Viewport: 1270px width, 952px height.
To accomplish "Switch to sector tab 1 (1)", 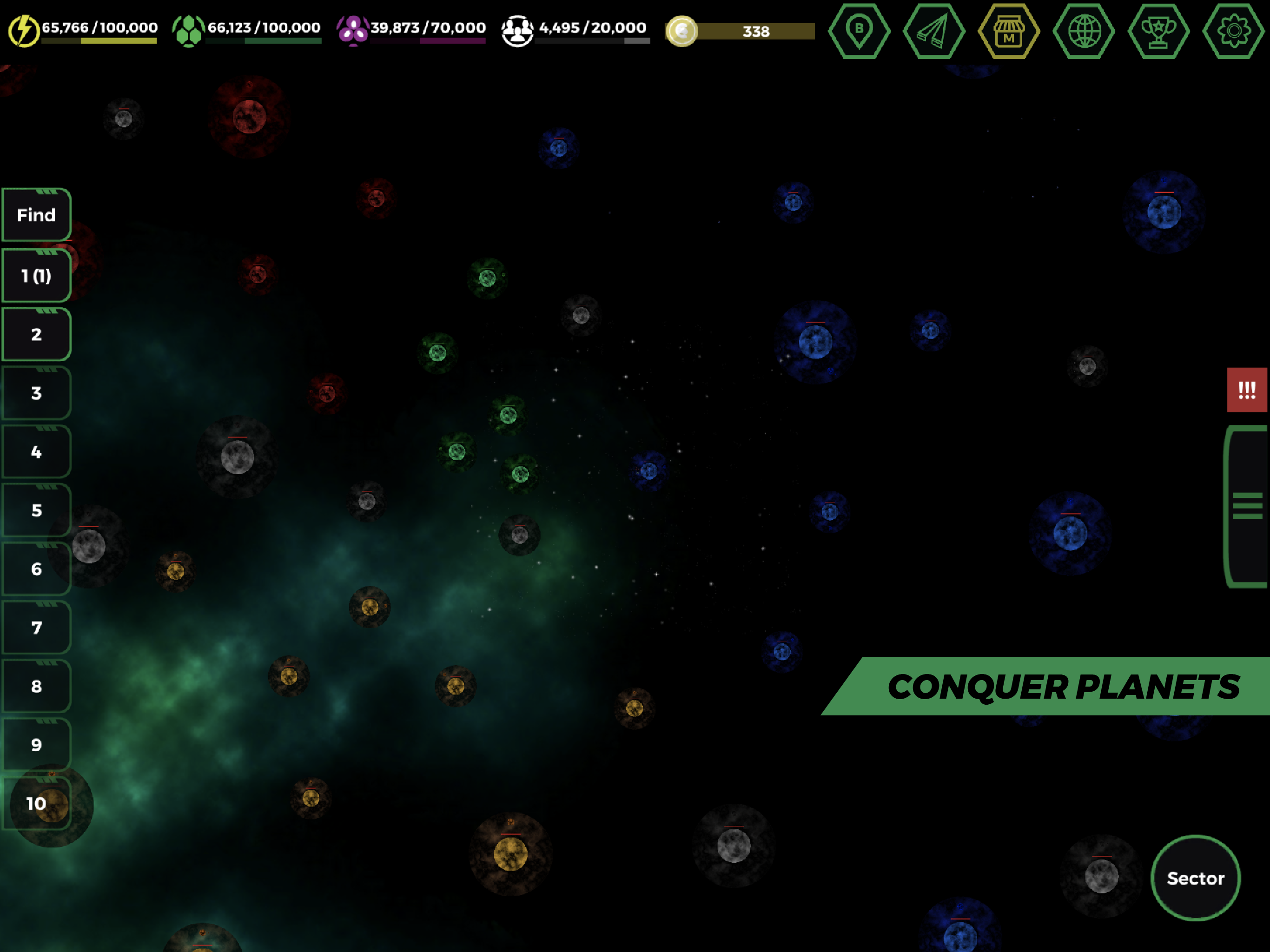I will coord(36,276).
